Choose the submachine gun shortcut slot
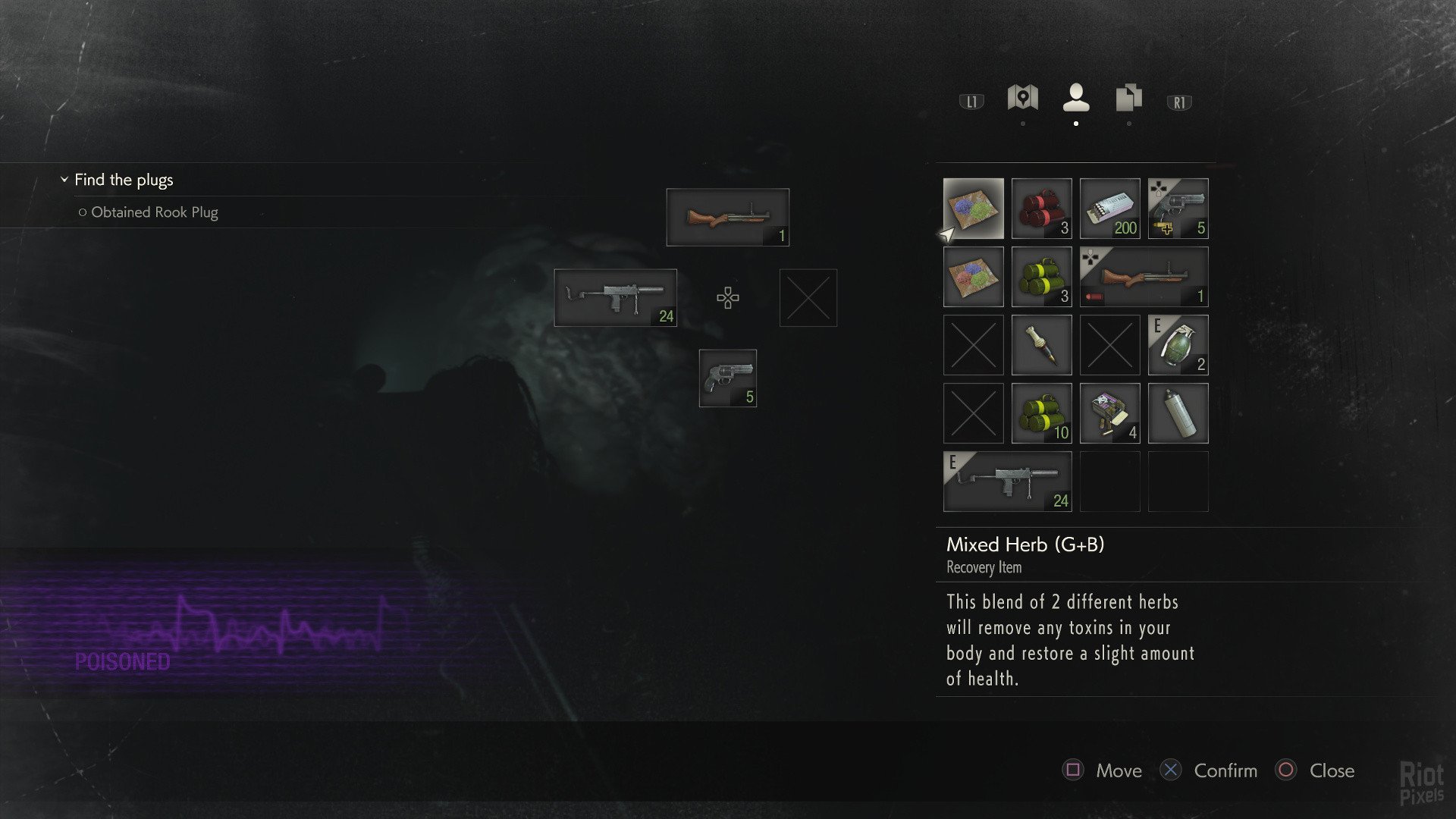The image size is (1456, 819). (x=615, y=298)
